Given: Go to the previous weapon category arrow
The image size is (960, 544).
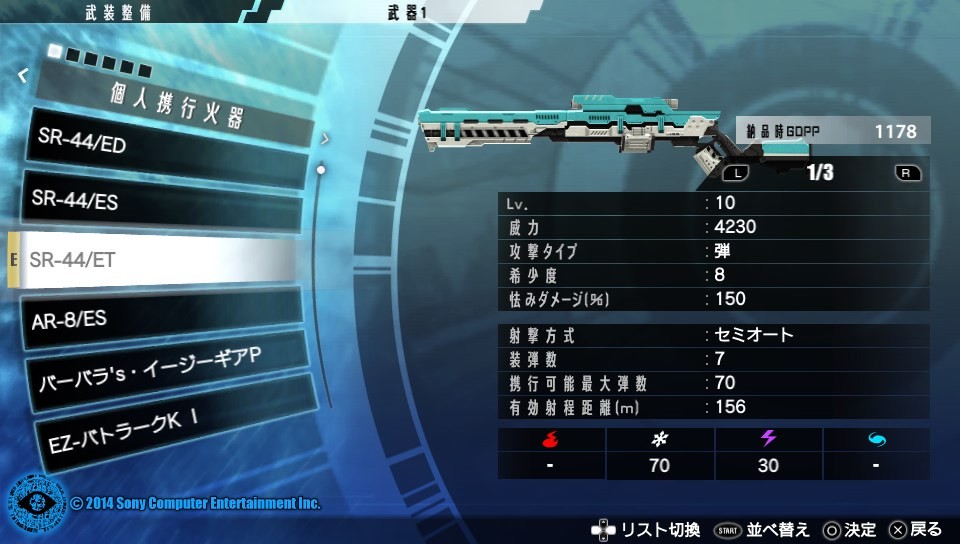Looking at the screenshot, I should (23, 75).
